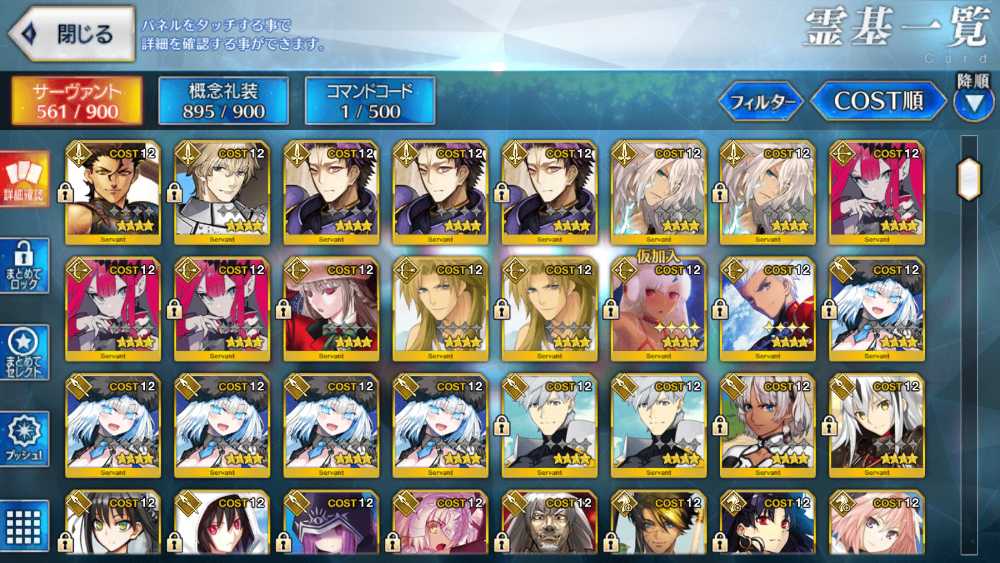Viewport: 1000px width, 563px height.
Task: Close the card list with 閉じる
Action: pyautogui.click(x=72, y=34)
